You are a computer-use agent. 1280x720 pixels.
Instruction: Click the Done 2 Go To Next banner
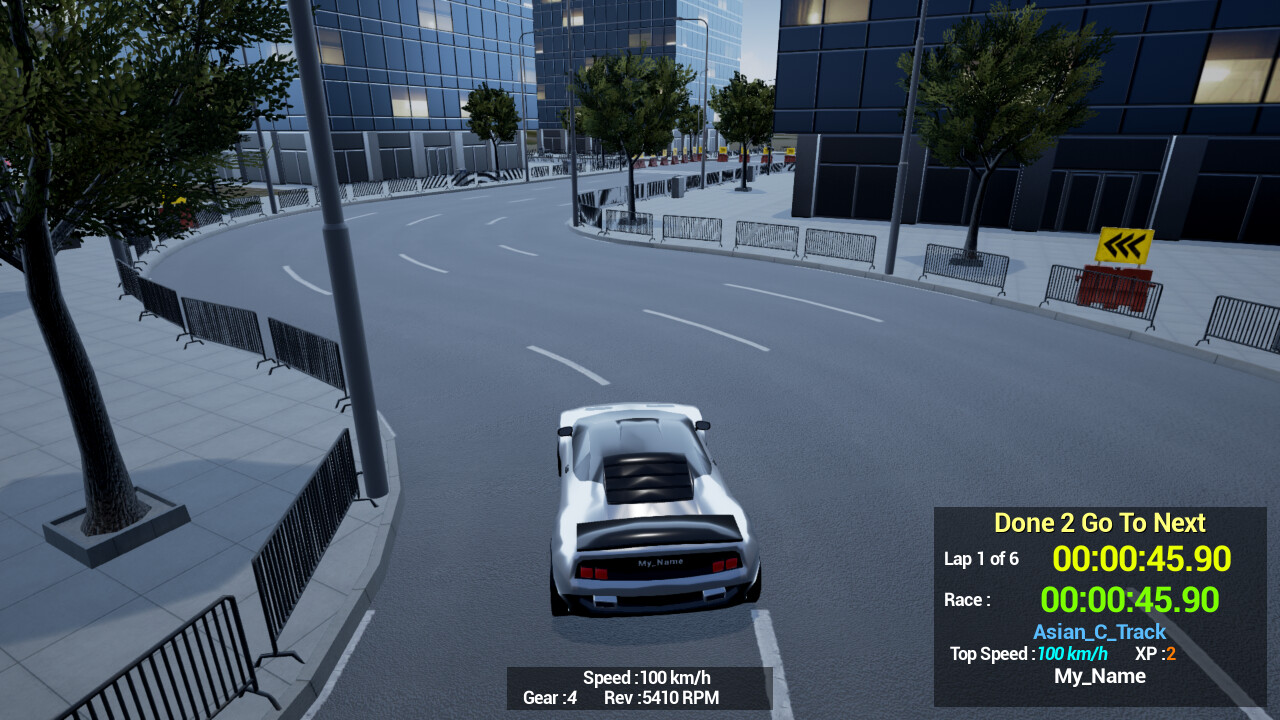coord(1099,523)
